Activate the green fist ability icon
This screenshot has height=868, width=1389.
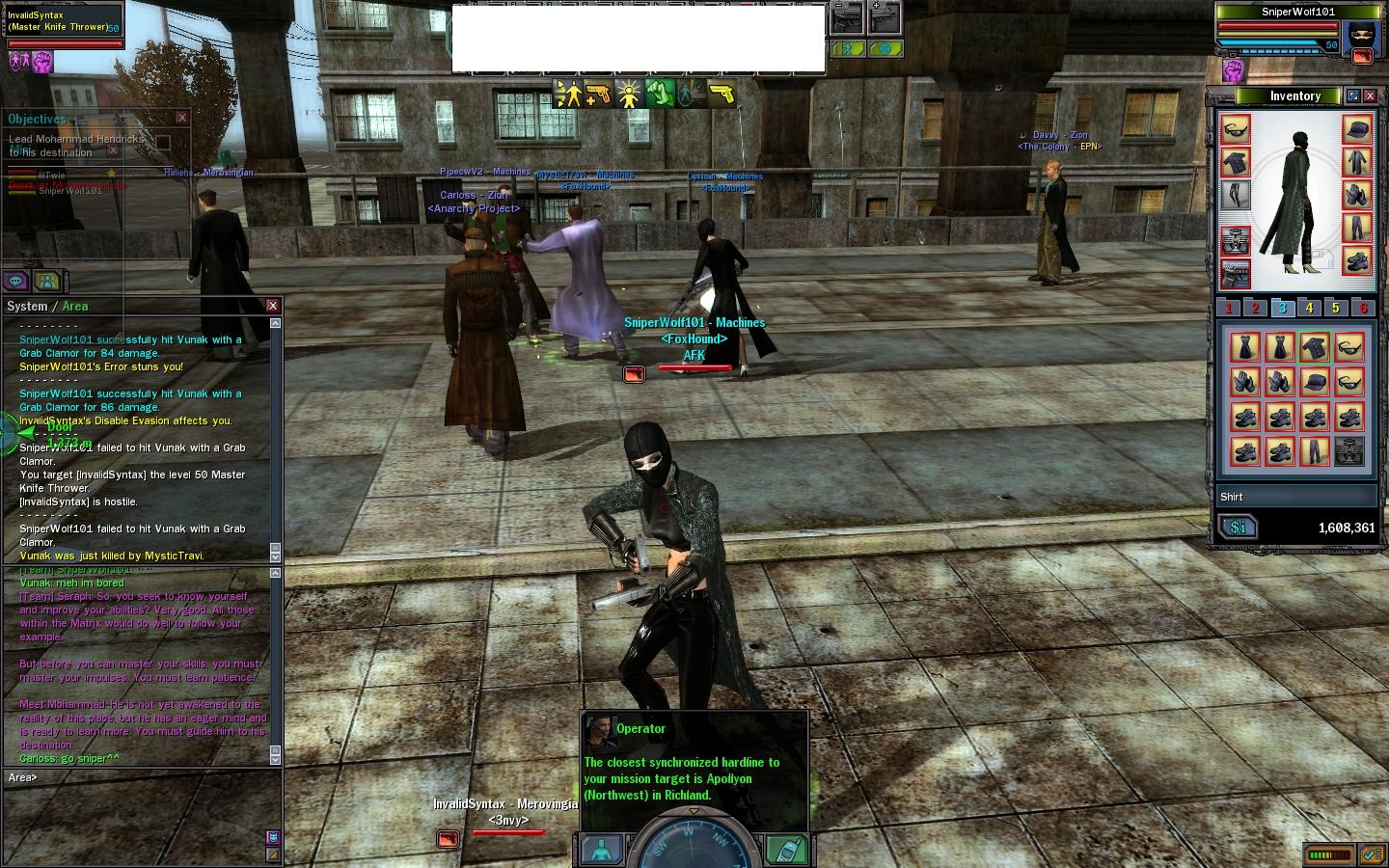tap(660, 94)
